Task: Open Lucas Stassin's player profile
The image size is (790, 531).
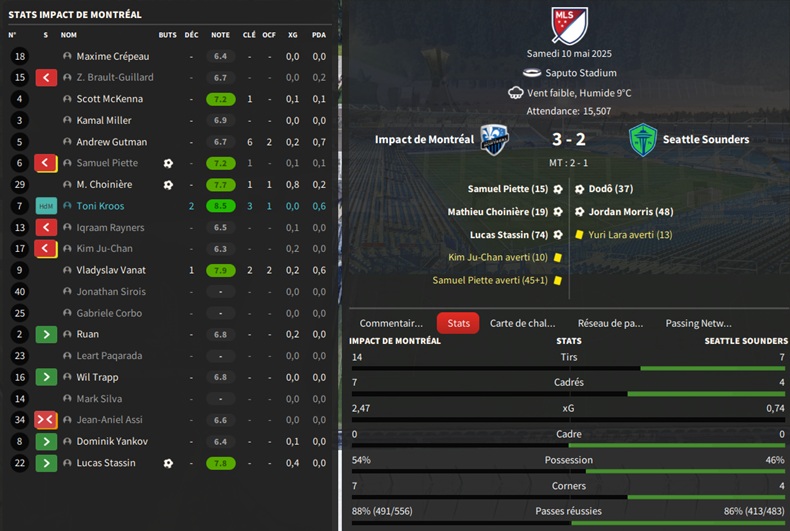Action: point(108,463)
